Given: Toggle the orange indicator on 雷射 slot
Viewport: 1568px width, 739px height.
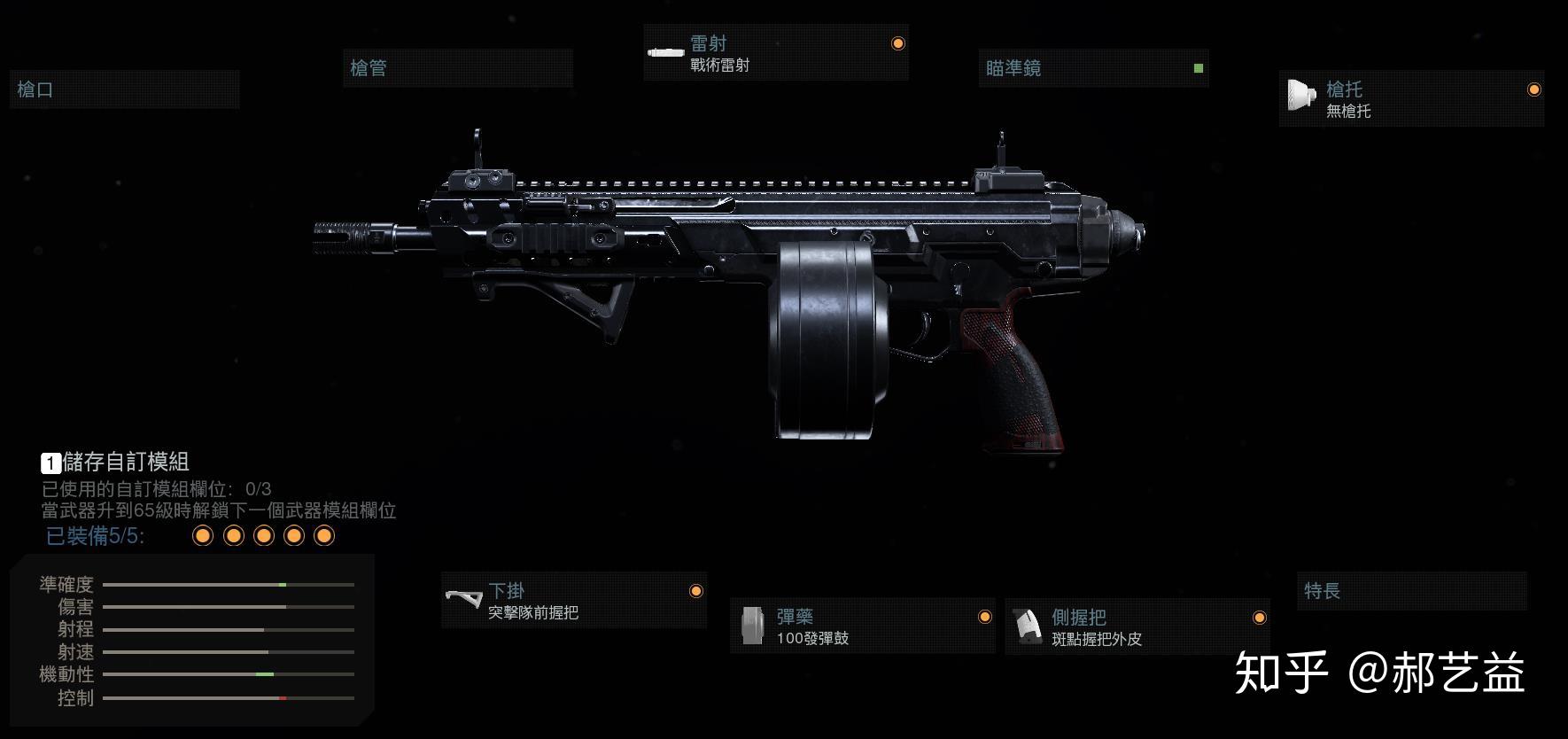Looking at the screenshot, I should pos(898,43).
